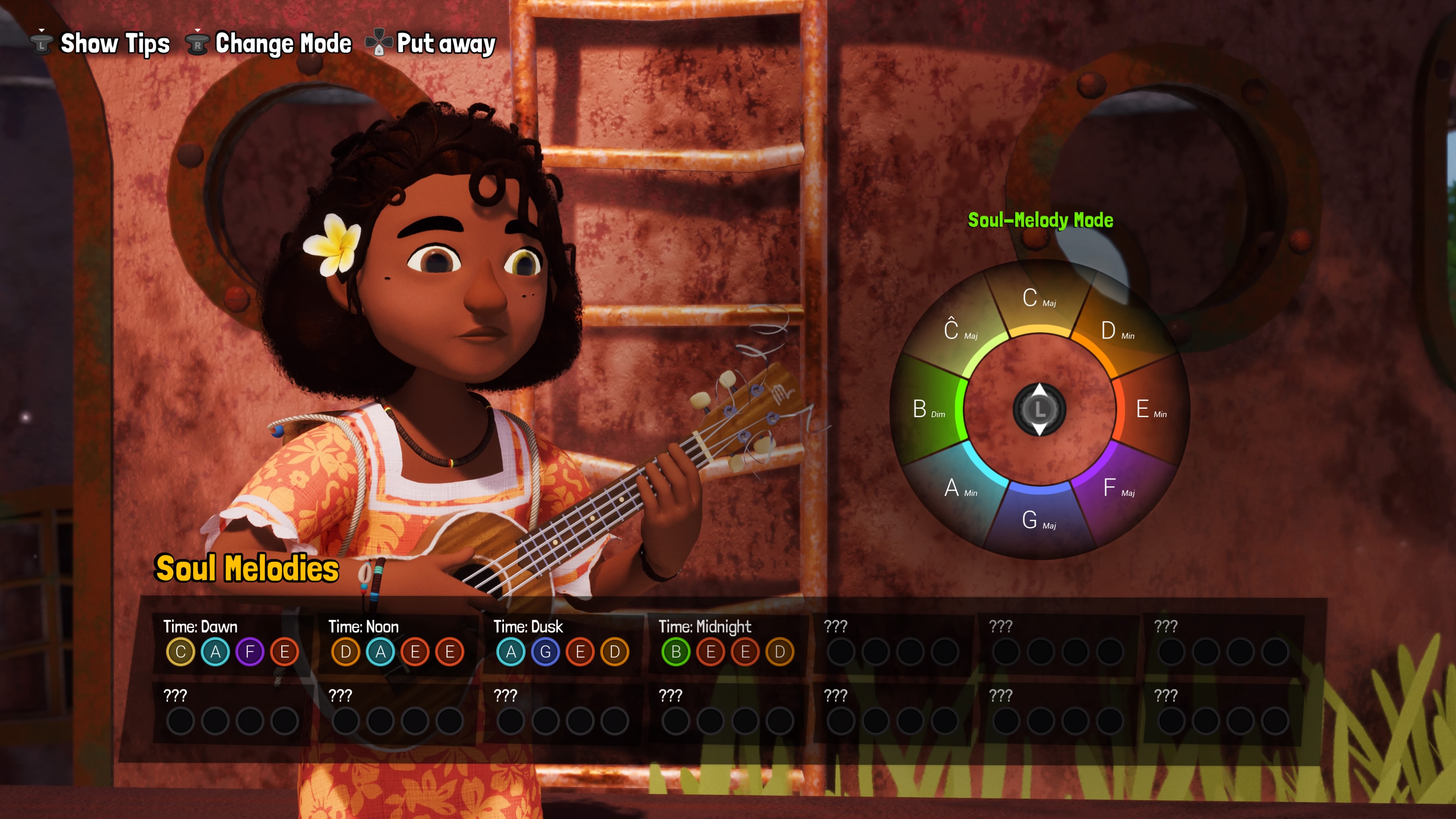The image size is (1456, 819).
Task: Click the Soul-Melody Mode label
Action: (x=1040, y=220)
